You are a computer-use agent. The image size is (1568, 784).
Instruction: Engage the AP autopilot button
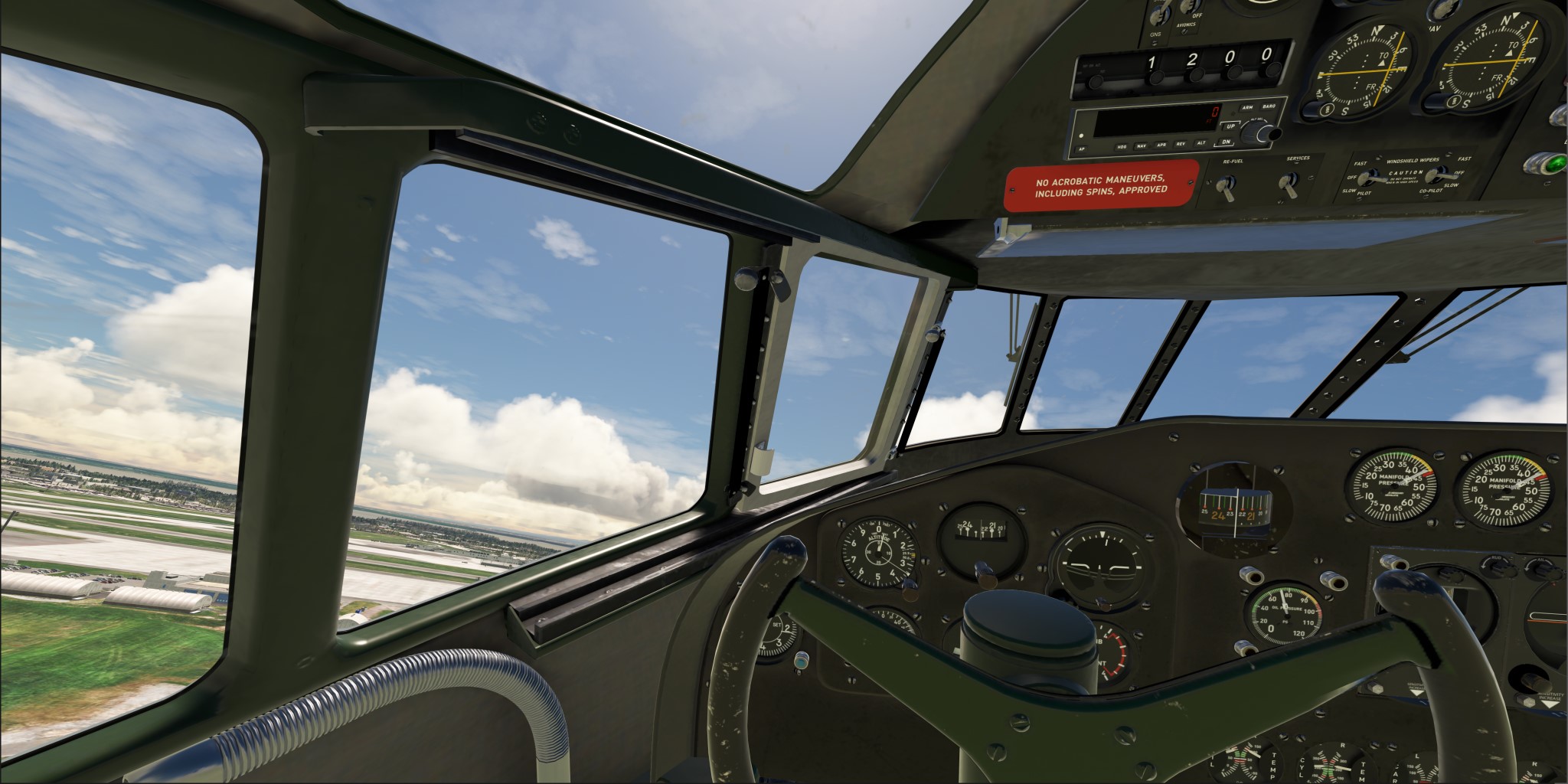(1082, 149)
